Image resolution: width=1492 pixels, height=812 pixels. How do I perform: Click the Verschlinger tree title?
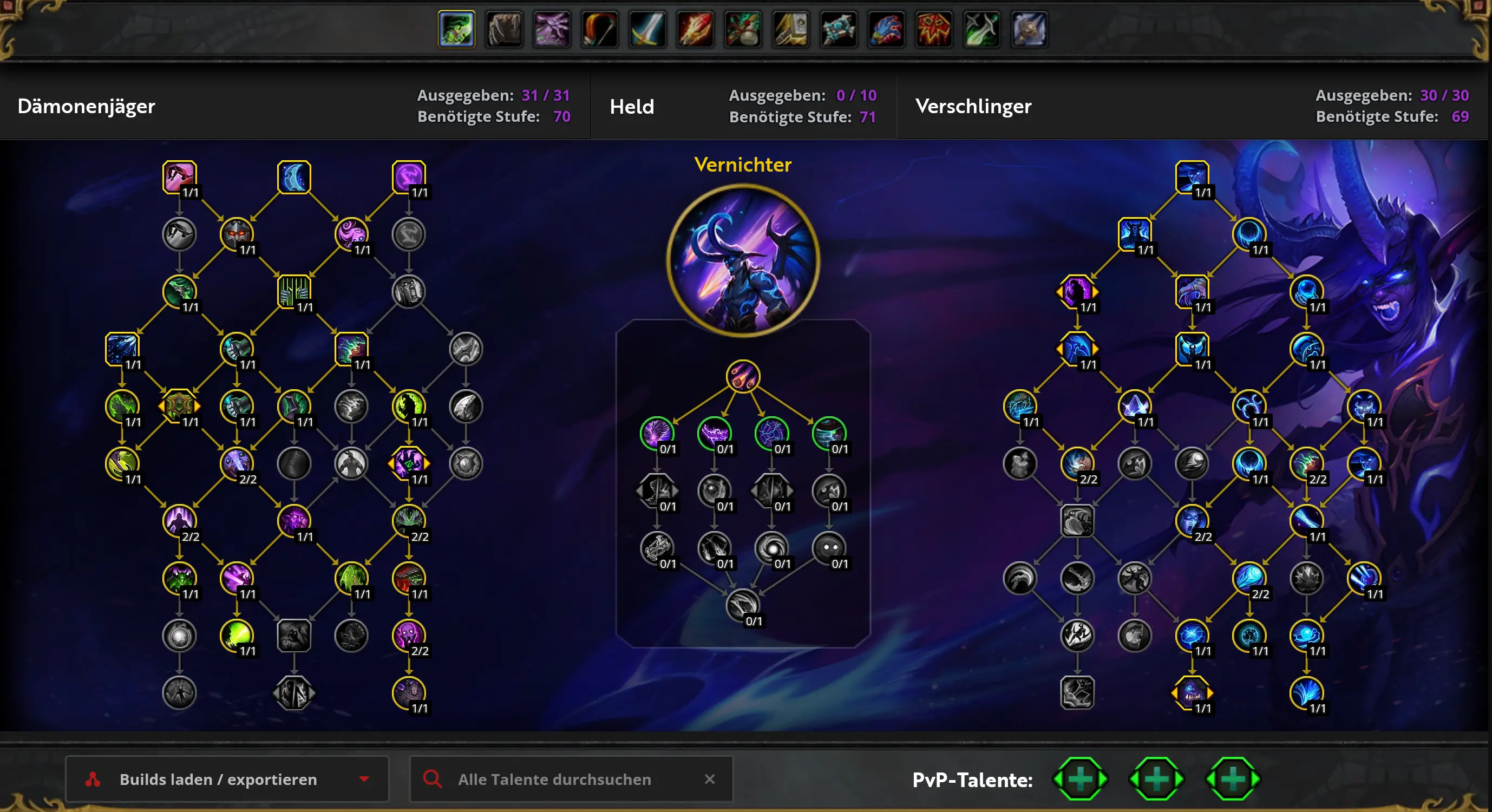(973, 107)
